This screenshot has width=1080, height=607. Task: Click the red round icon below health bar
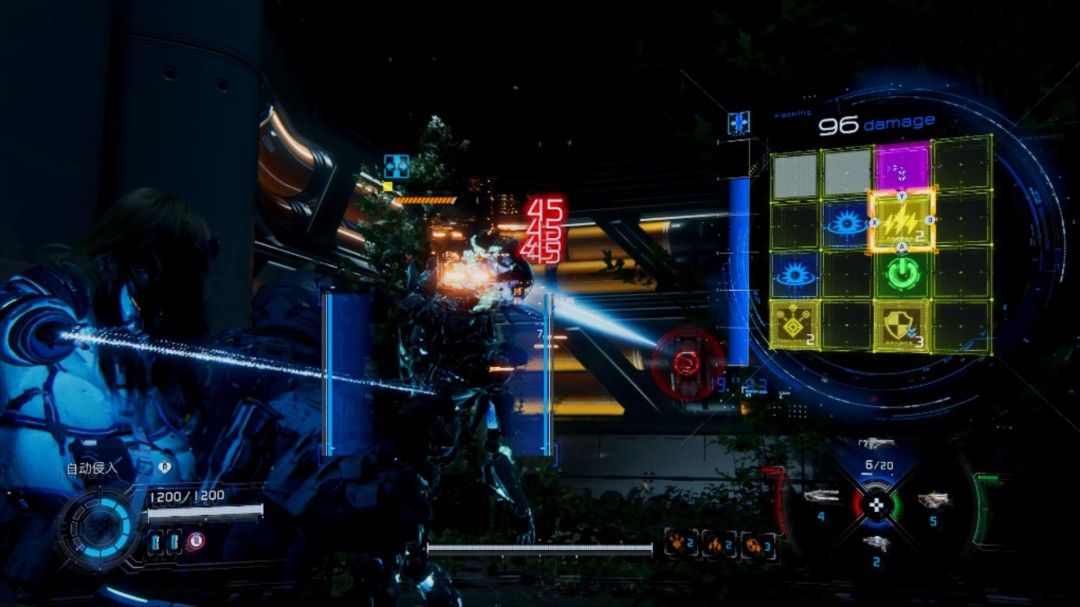(x=196, y=541)
